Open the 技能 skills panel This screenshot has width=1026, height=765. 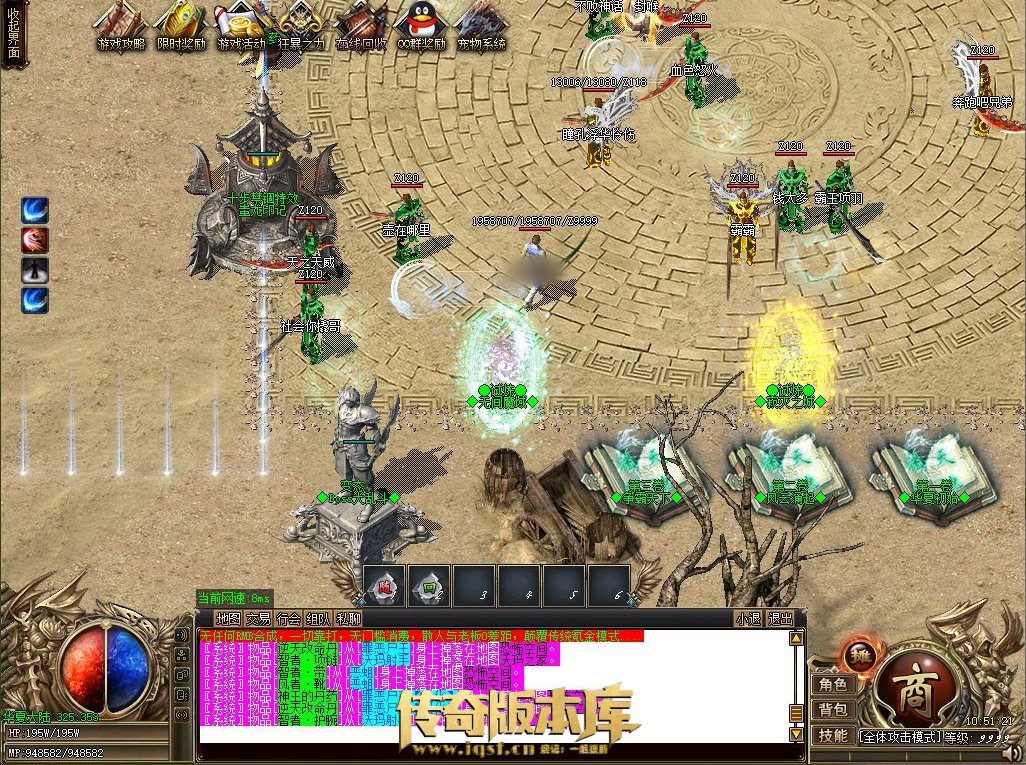(x=832, y=735)
